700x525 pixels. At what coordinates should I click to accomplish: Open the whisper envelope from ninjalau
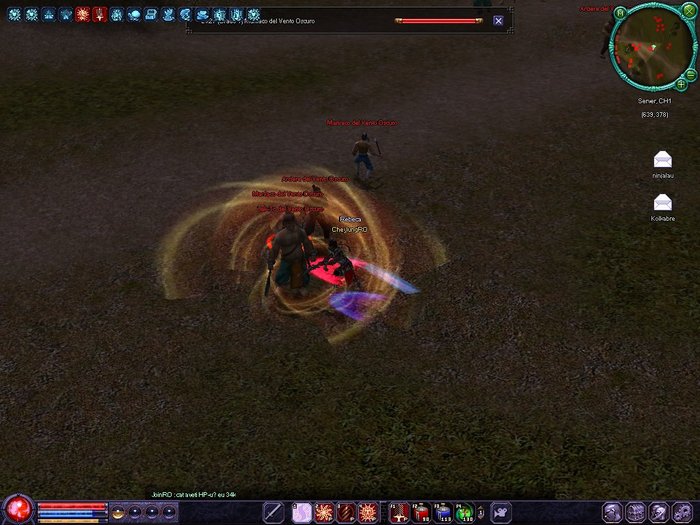pos(662,160)
